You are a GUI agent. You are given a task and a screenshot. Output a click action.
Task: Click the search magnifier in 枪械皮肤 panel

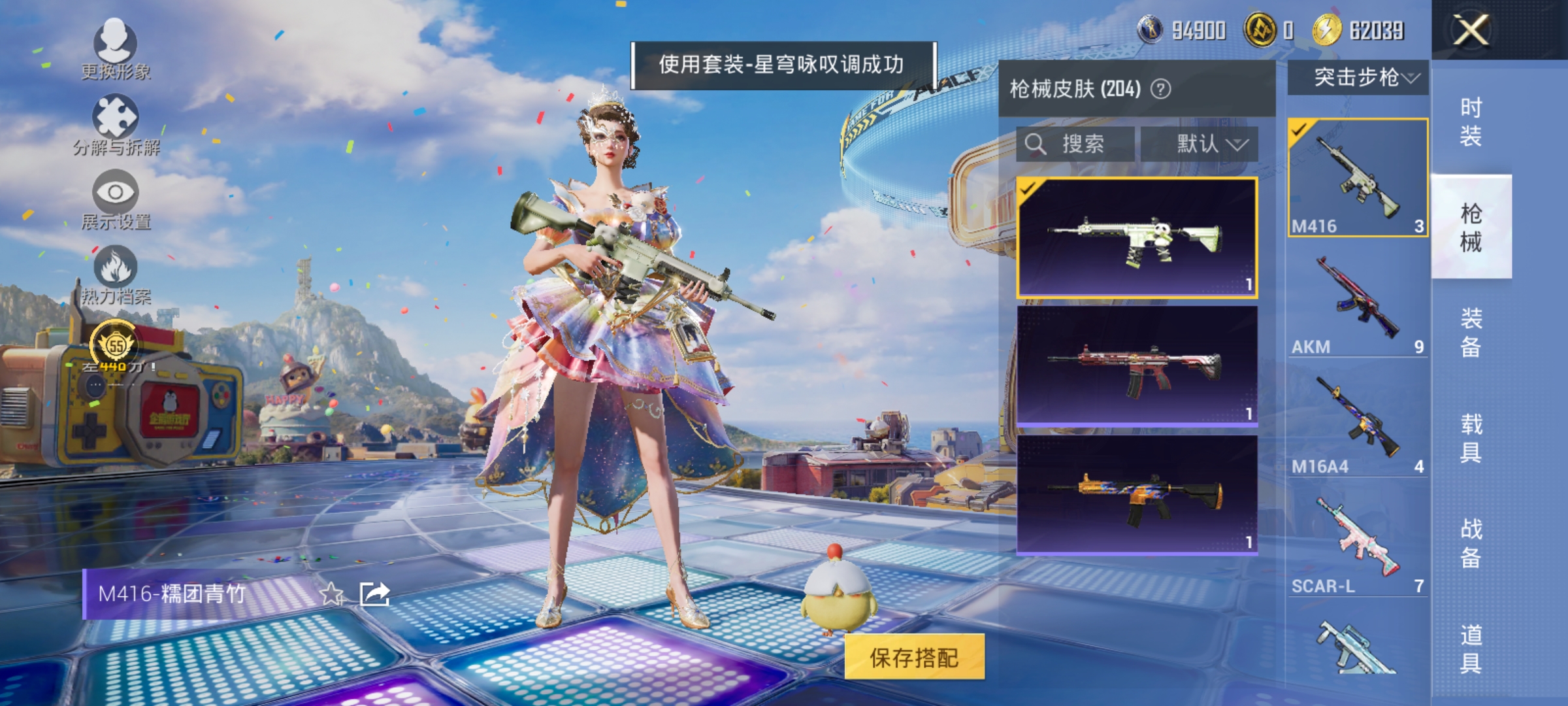(1036, 144)
